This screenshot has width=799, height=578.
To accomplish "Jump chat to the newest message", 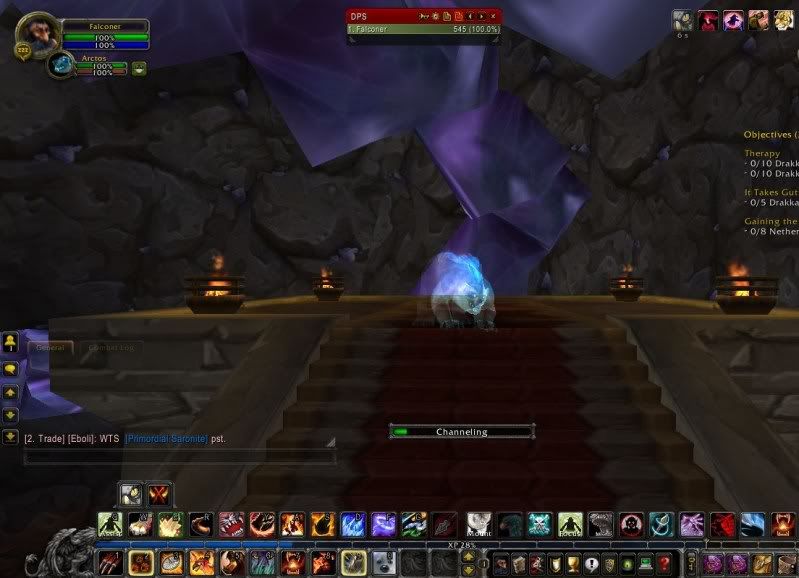I will (x=10, y=436).
